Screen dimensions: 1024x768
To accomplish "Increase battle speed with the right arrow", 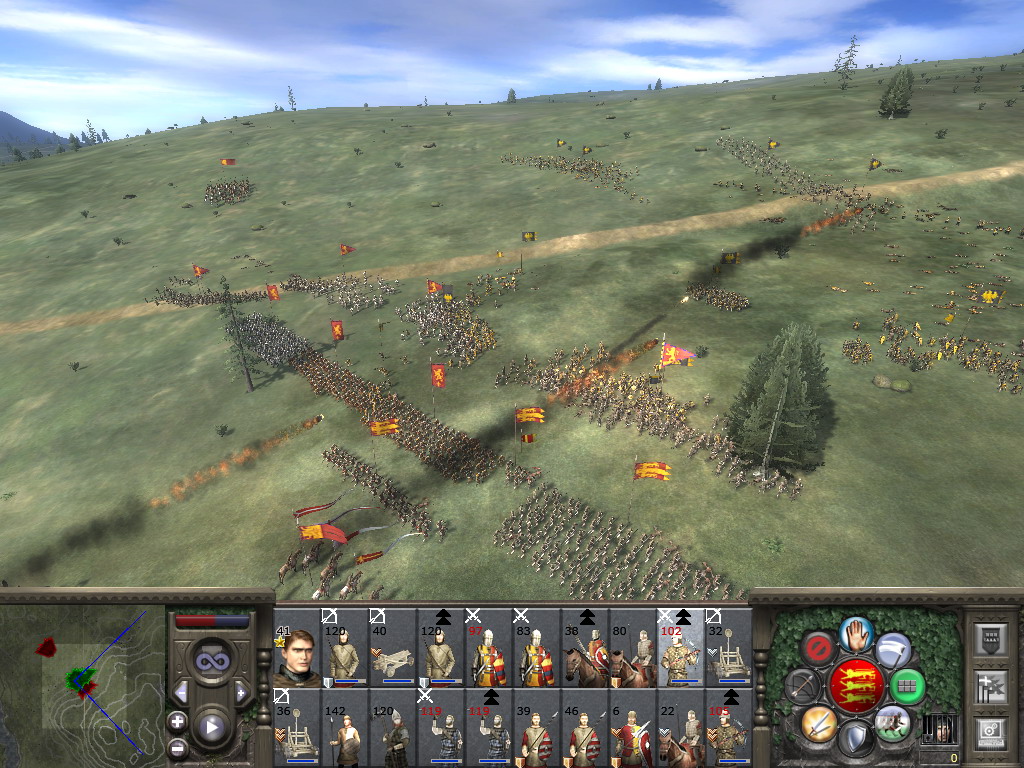I will point(241,692).
